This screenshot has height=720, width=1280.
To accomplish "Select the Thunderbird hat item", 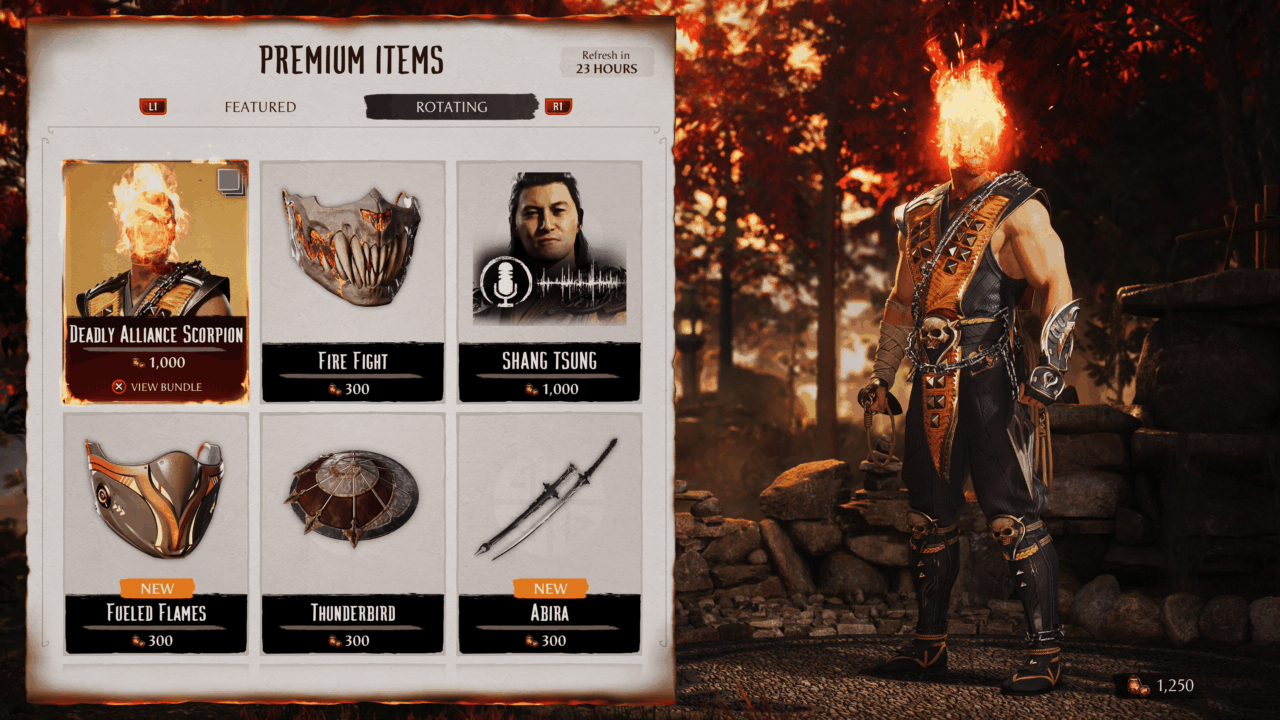I will tap(352, 532).
